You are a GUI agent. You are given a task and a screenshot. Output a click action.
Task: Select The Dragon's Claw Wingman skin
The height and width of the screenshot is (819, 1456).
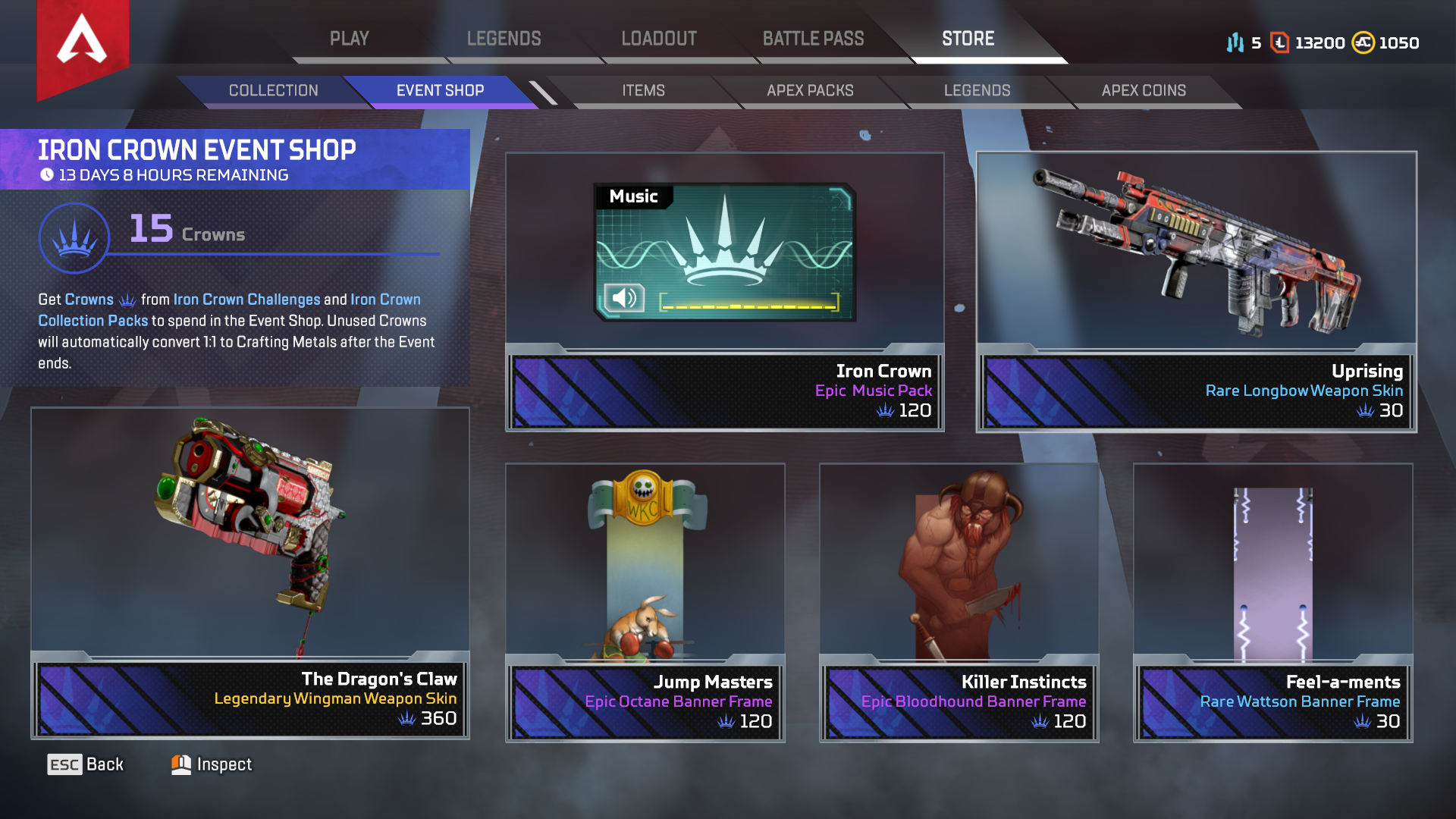point(250,569)
